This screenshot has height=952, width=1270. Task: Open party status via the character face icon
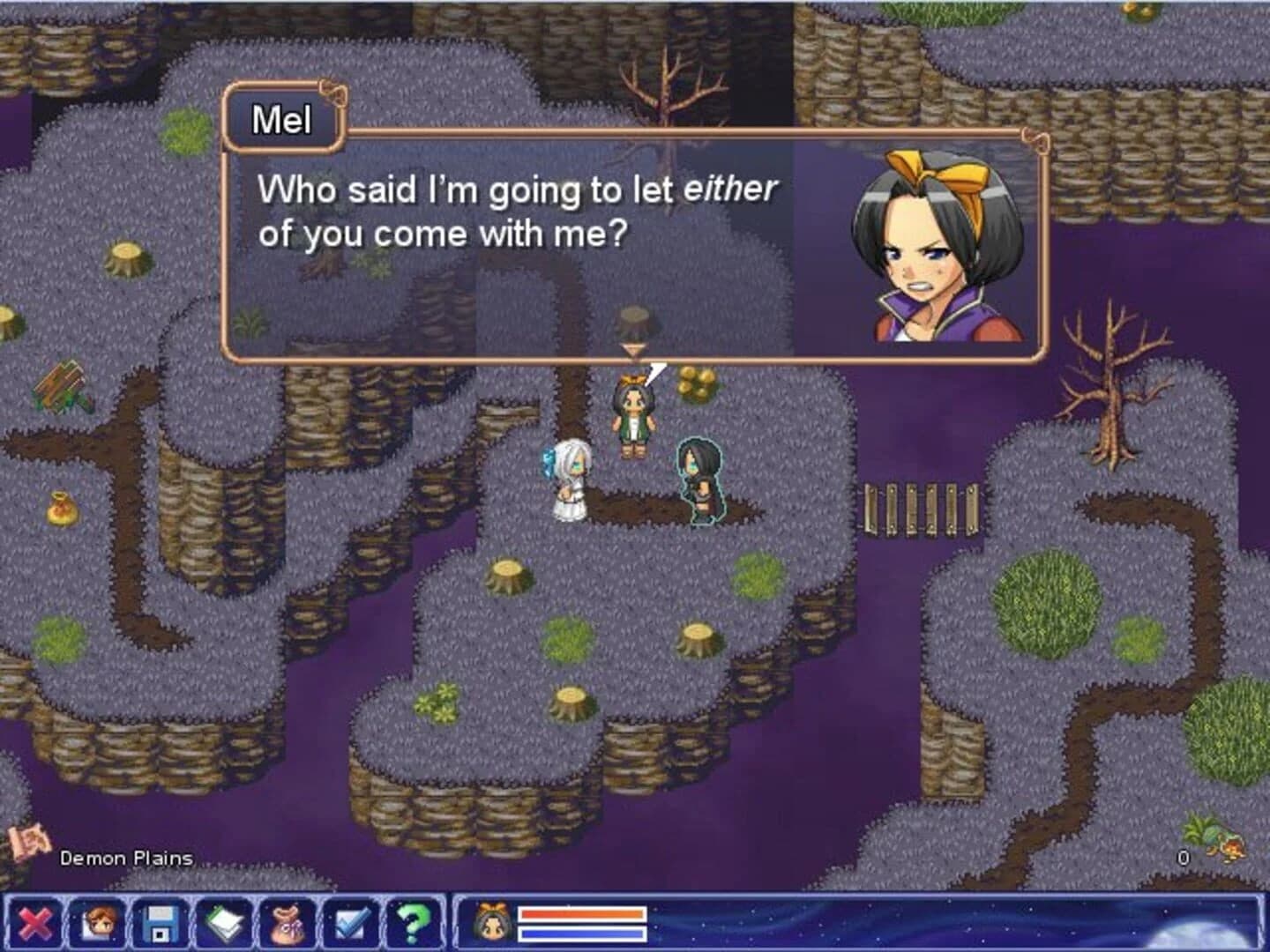click(x=99, y=922)
